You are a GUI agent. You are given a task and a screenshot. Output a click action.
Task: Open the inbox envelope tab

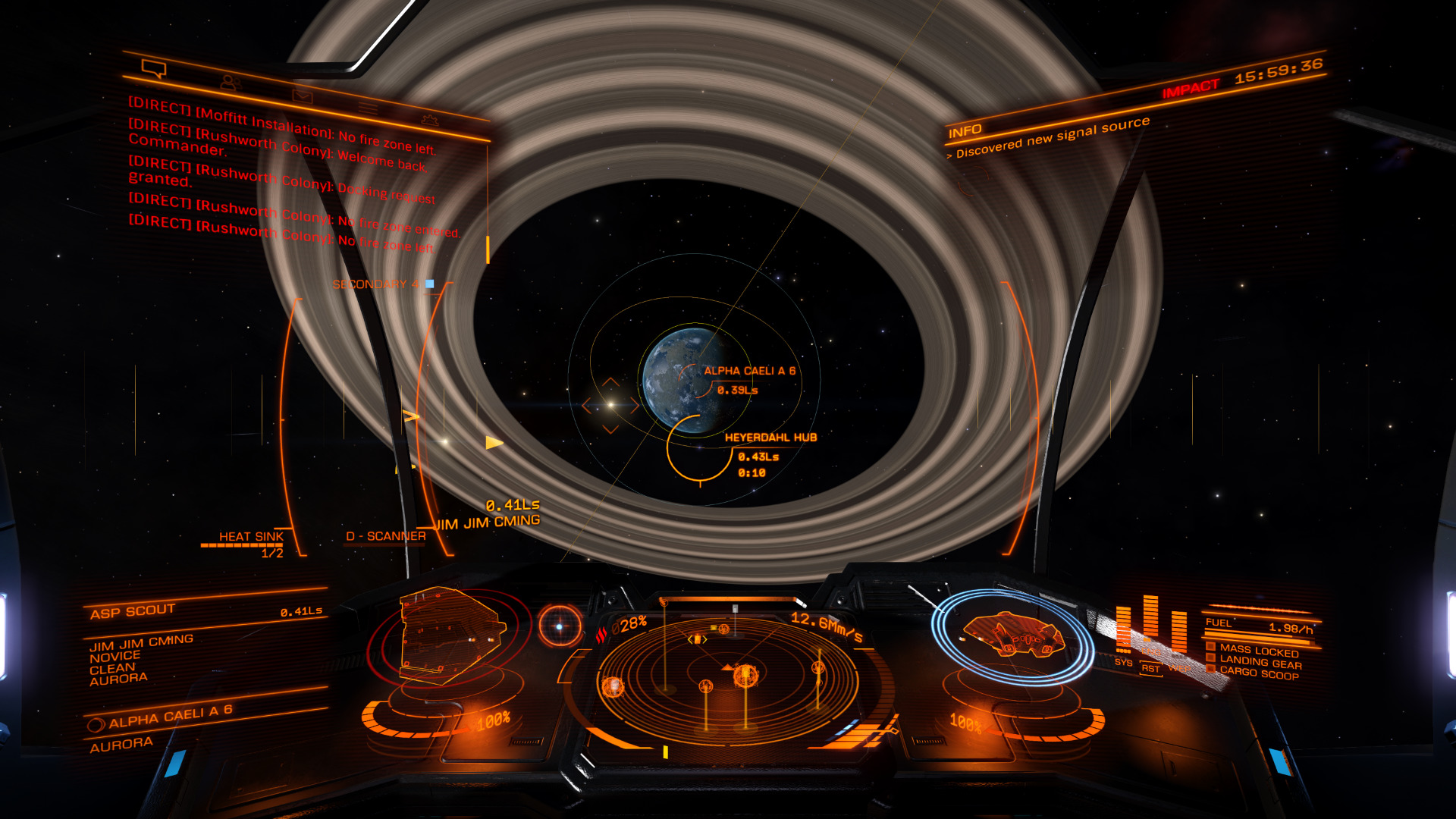pyautogui.click(x=302, y=96)
